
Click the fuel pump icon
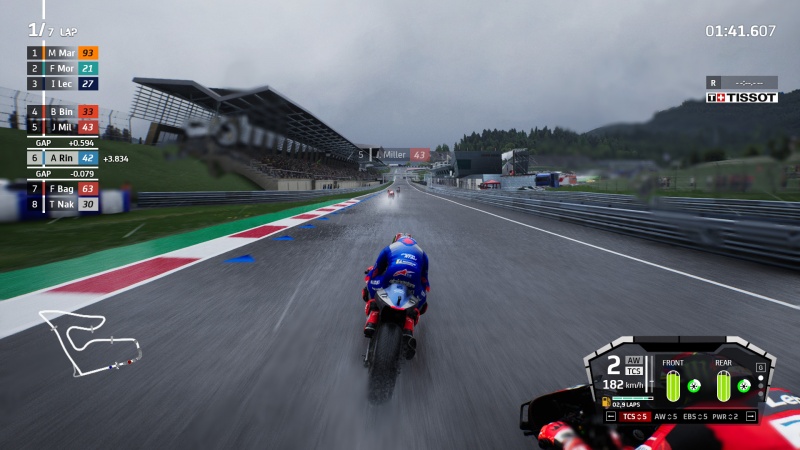(x=606, y=402)
